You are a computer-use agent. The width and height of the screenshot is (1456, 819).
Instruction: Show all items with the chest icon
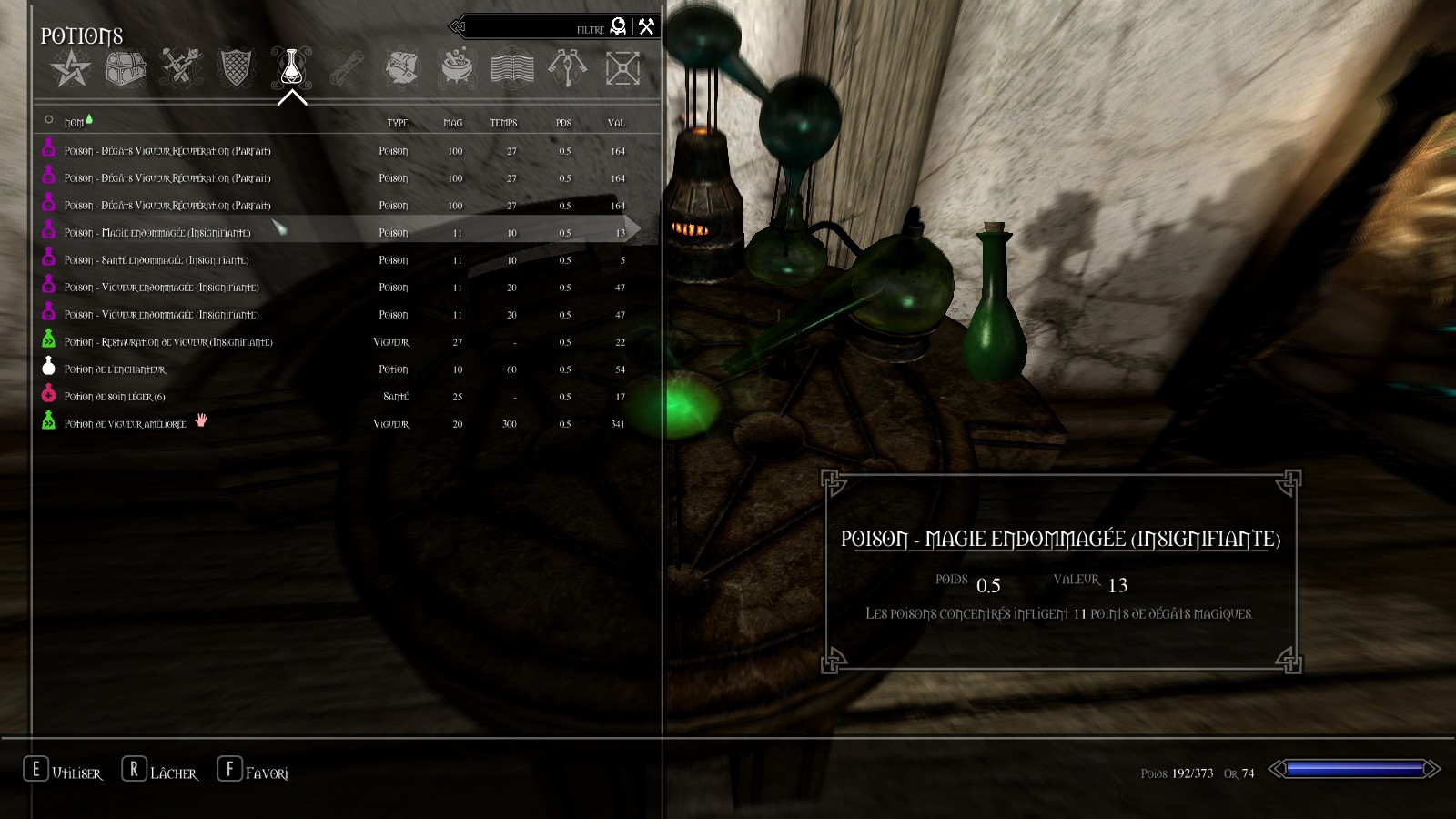coord(126,68)
